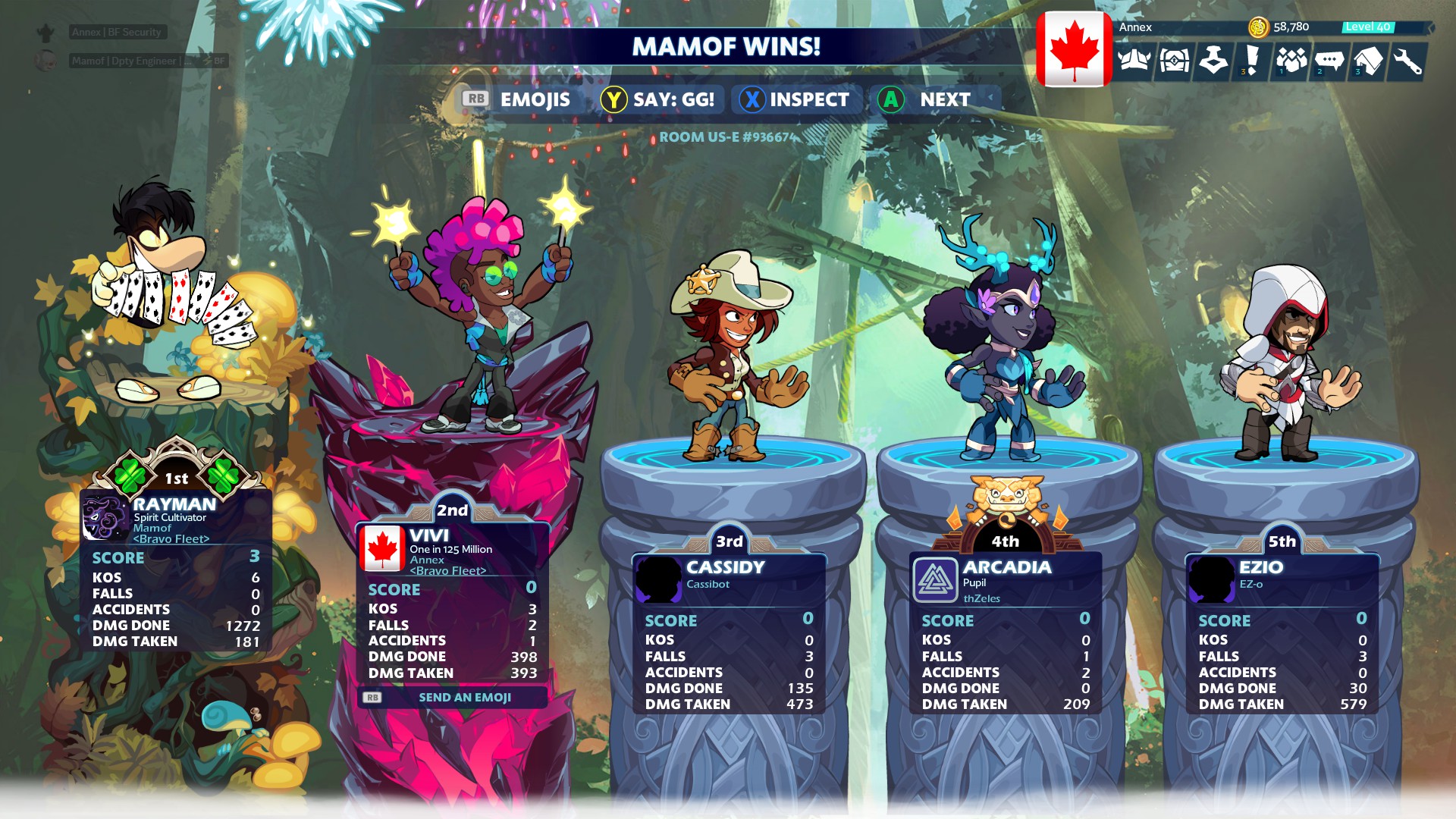Open the Viking helmet legends icon
Image resolution: width=1456 pixels, height=819 pixels.
pyautogui.click(x=1134, y=61)
